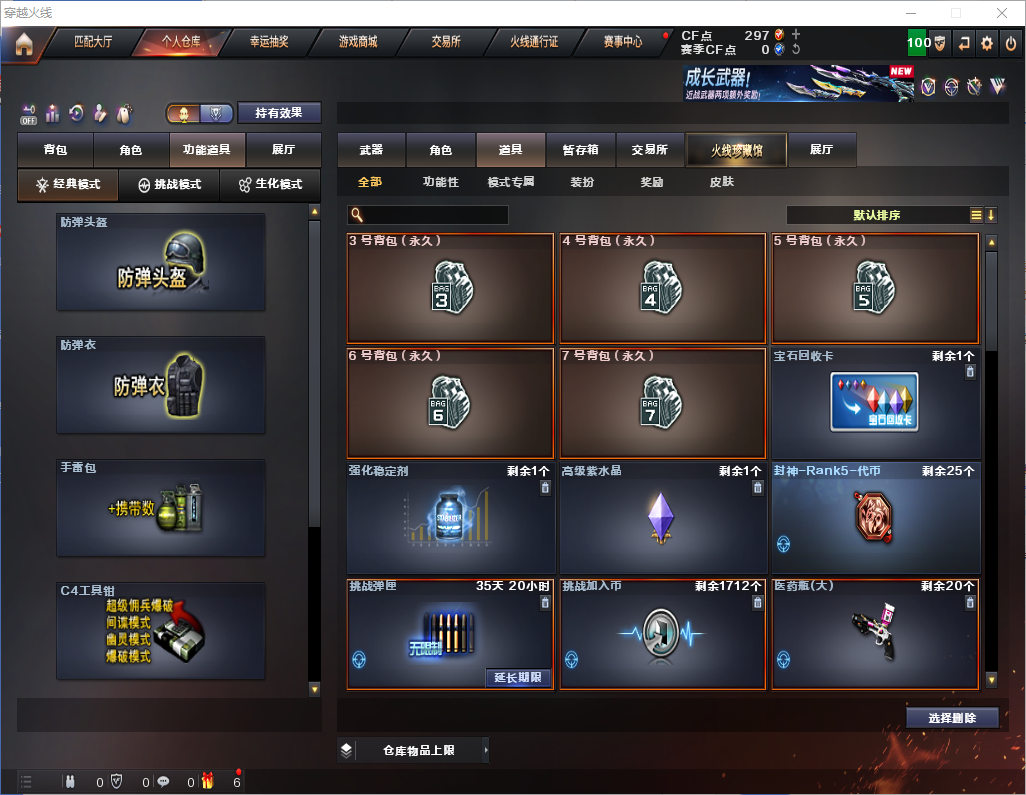Select the 宝石回收卡 gem recycle card
This screenshot has width=1026, height=795.
click(875, 403)
